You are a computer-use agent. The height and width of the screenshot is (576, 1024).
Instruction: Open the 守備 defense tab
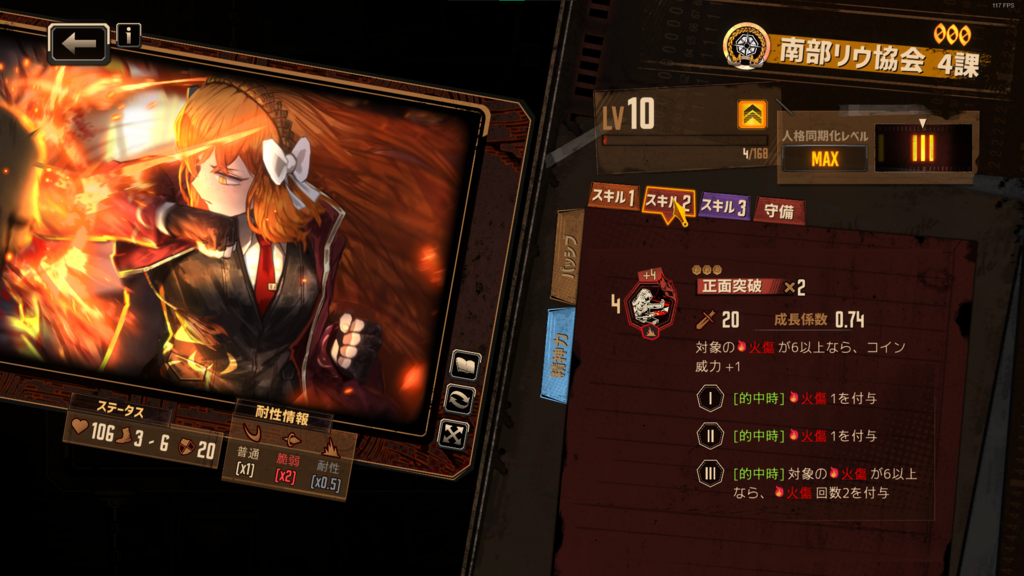pos(779,211)
